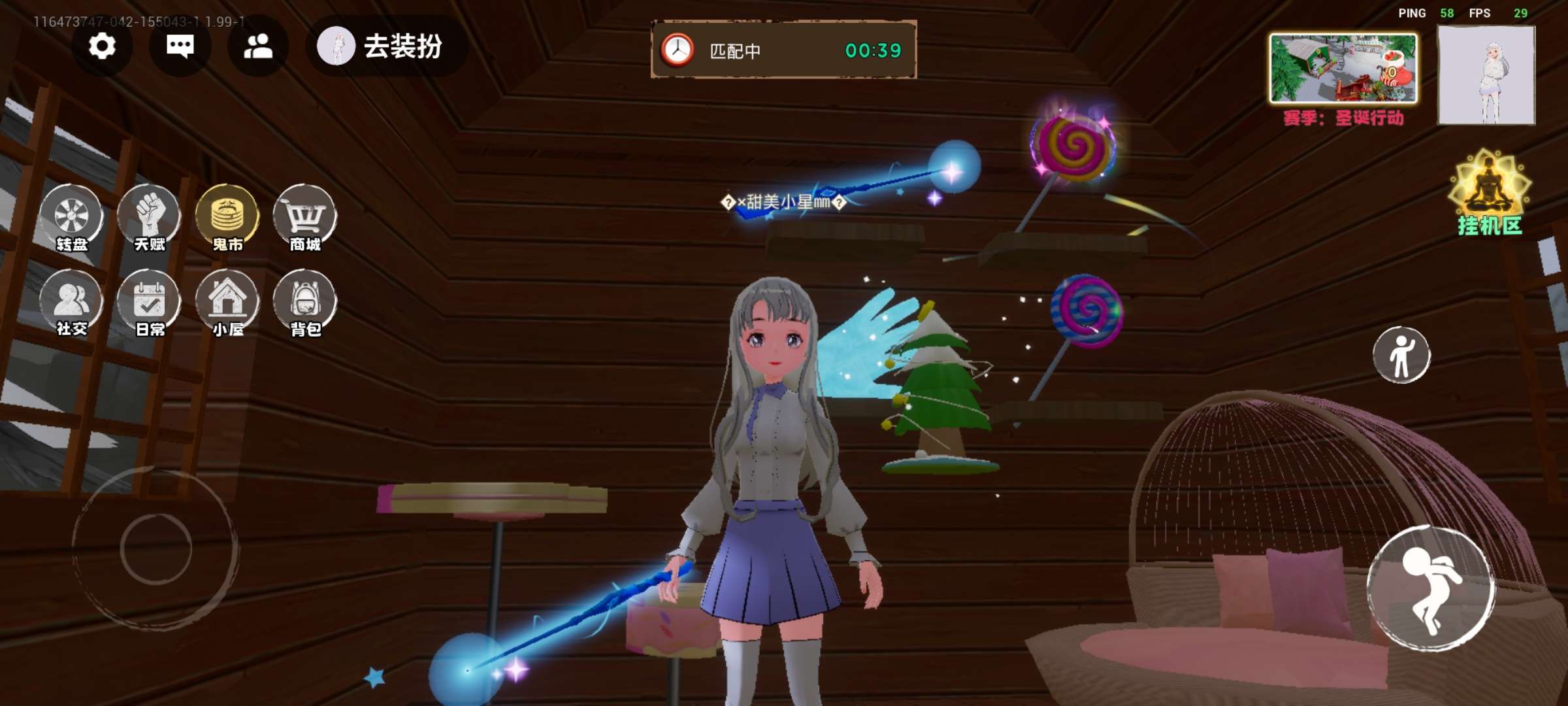Open the 商城 shop cart
1568x706 pixels.
pyautogui.click(x=305, y=218)
